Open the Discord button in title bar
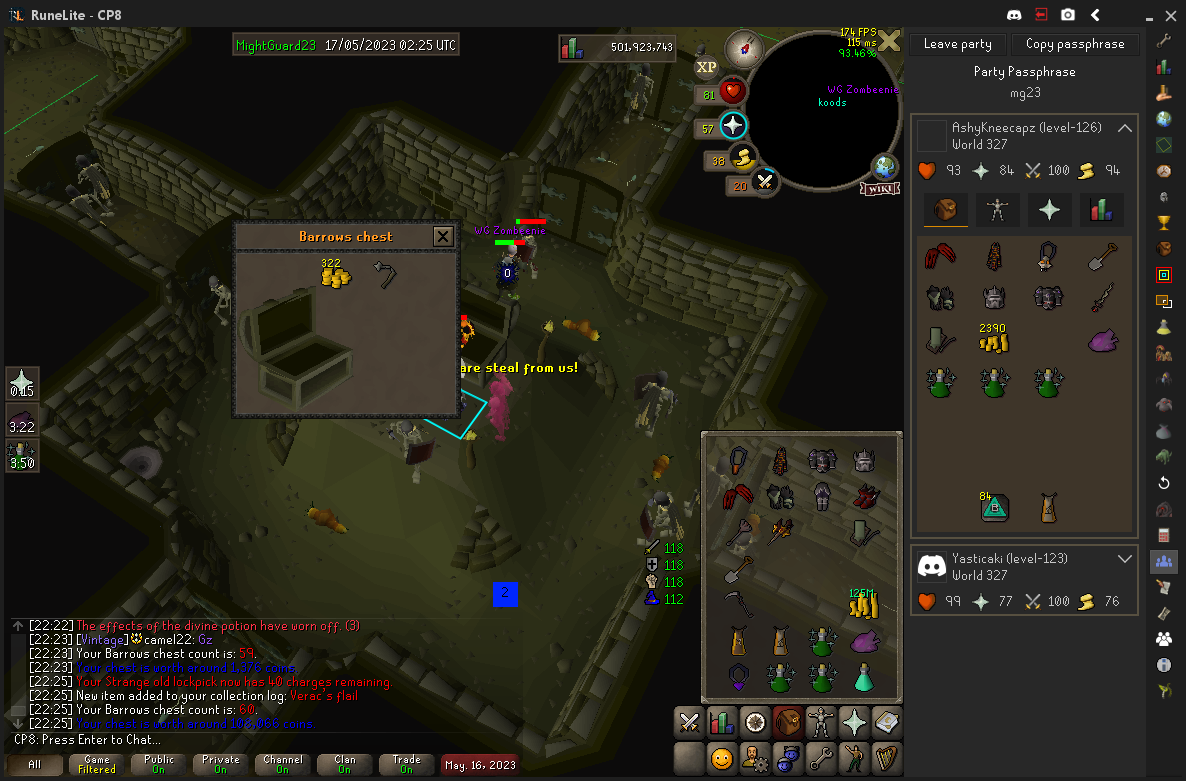Viewport: 1186px width, 781px height. click(1015, 15)
